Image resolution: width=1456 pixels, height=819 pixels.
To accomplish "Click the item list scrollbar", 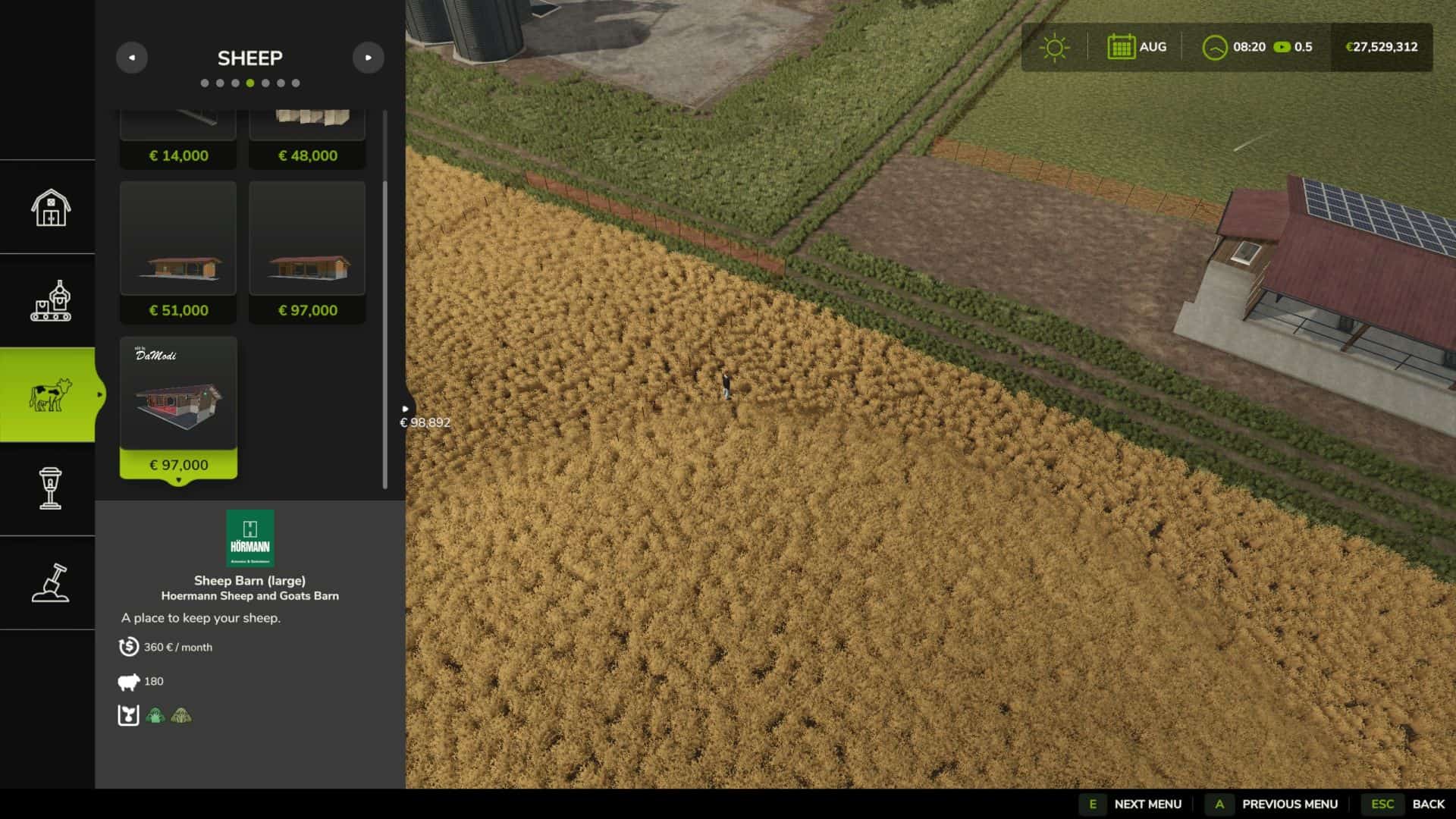I will tap(385, 334).
